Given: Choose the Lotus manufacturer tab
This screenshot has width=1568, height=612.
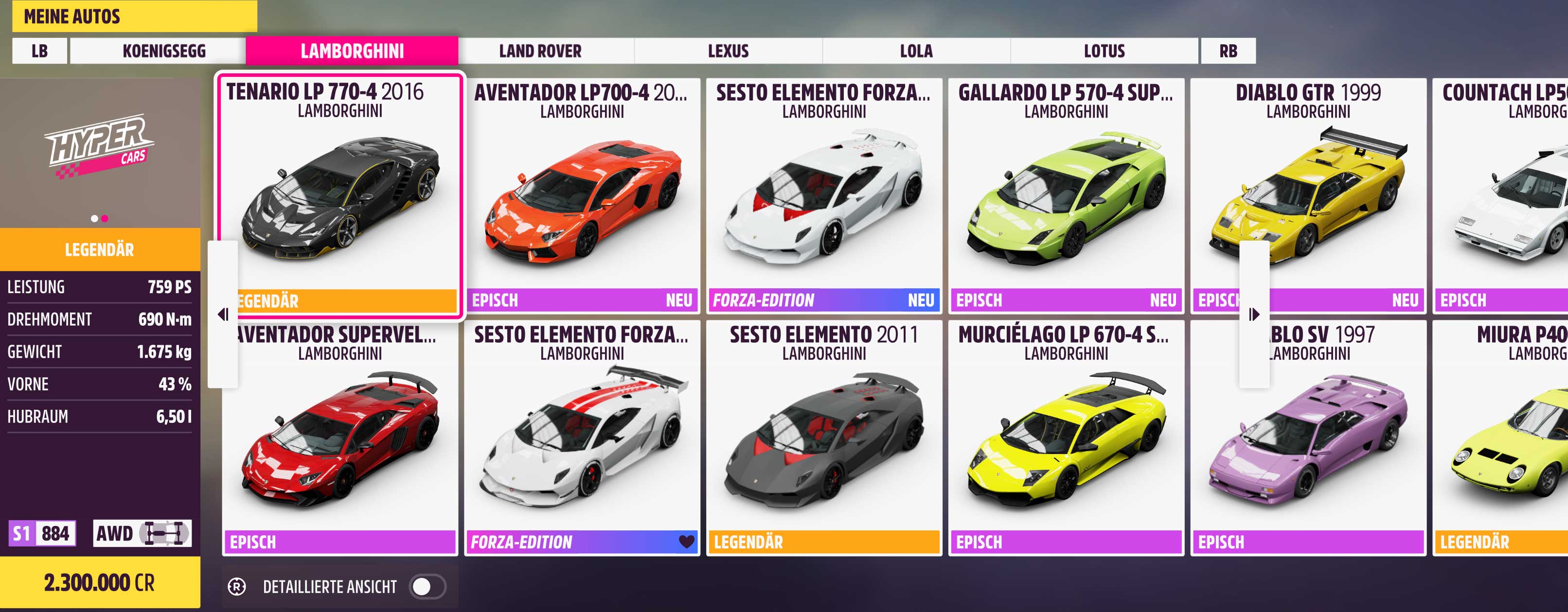Looking at the screenshot, I should click(1104, 51).
